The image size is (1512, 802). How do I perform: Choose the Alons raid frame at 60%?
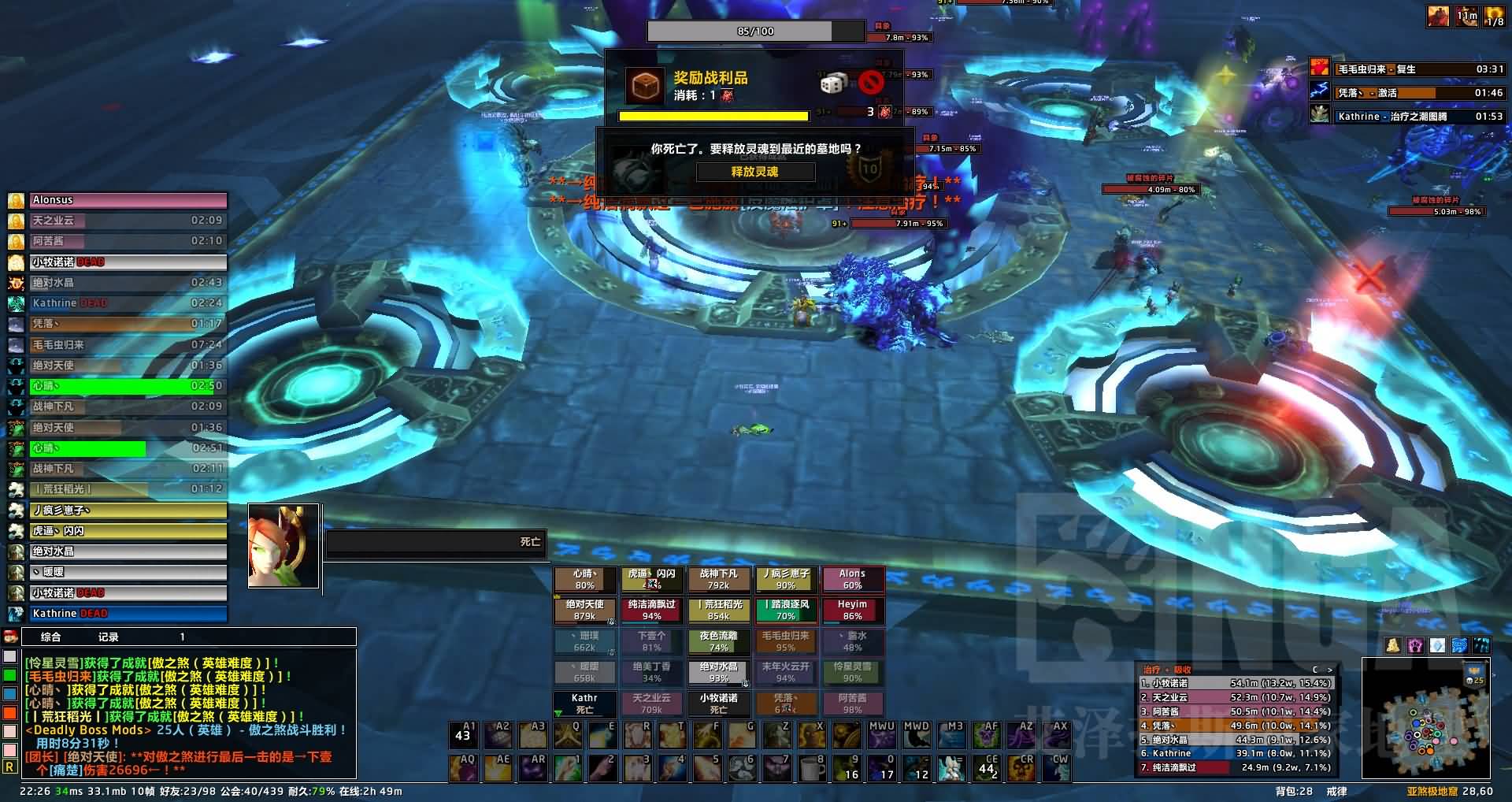(852, 580)
